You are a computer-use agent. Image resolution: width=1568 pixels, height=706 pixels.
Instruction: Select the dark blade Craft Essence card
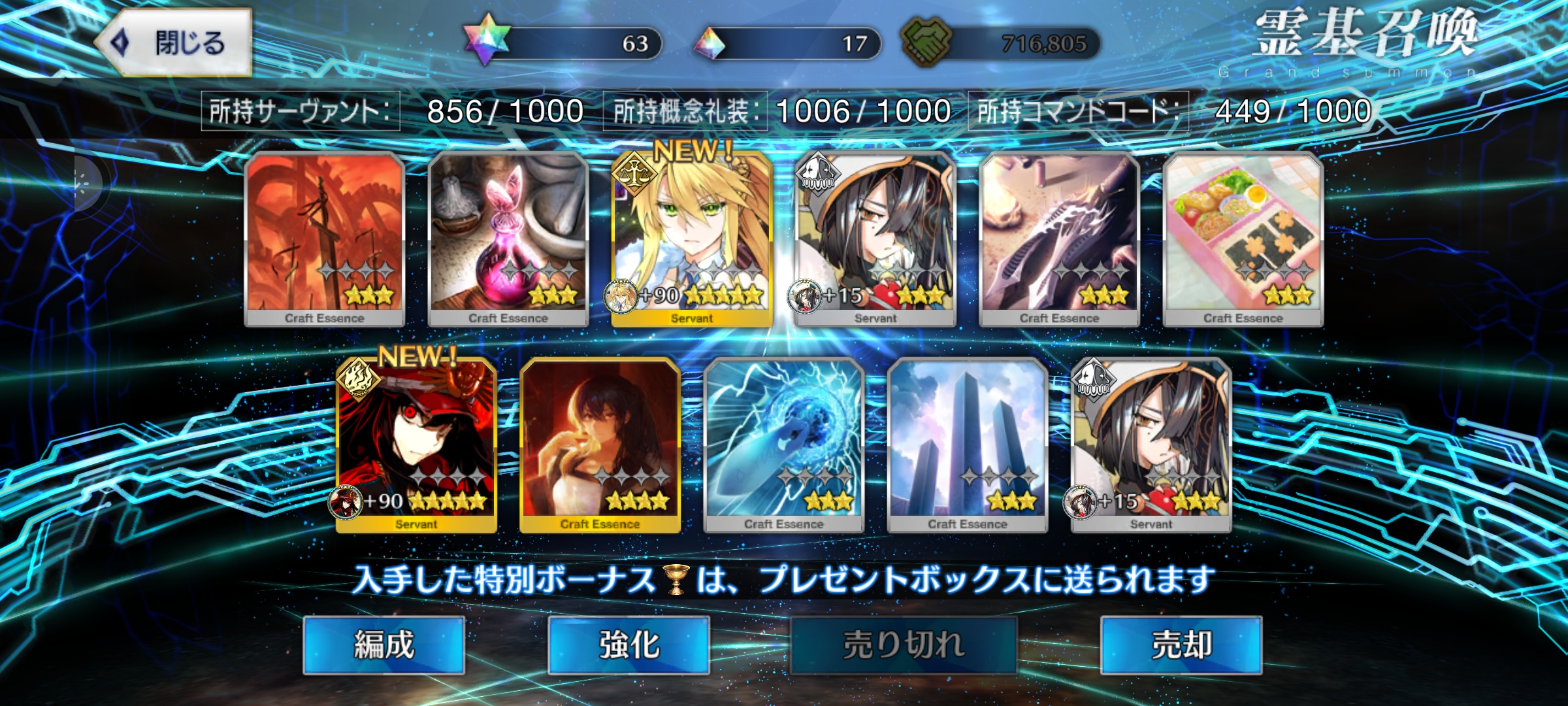(x=1059, y=239)
